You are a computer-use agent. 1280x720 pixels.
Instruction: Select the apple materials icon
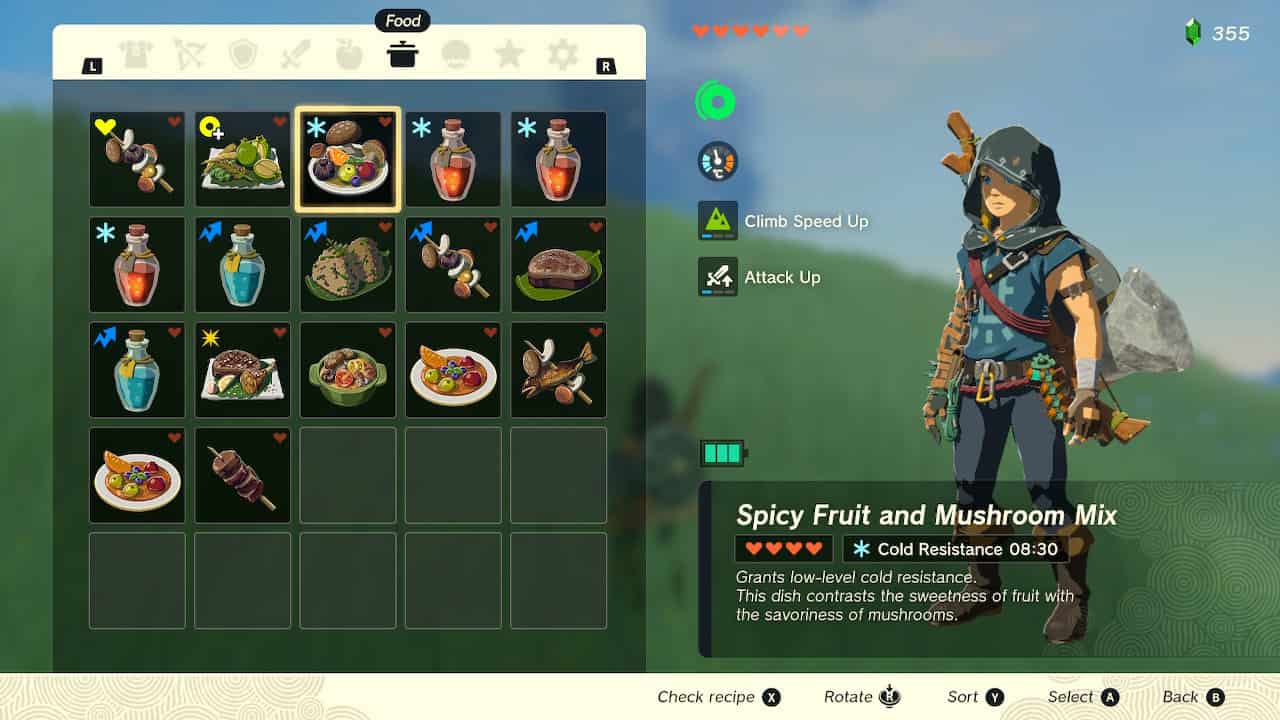point(349,55)
